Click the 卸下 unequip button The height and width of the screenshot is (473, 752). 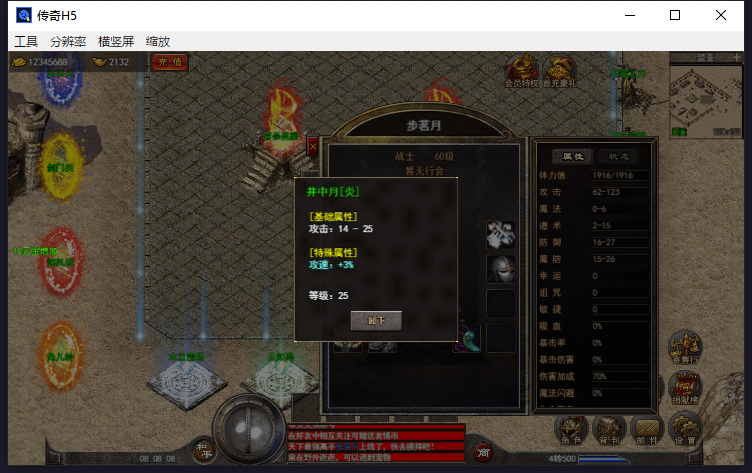click(376, 321)
